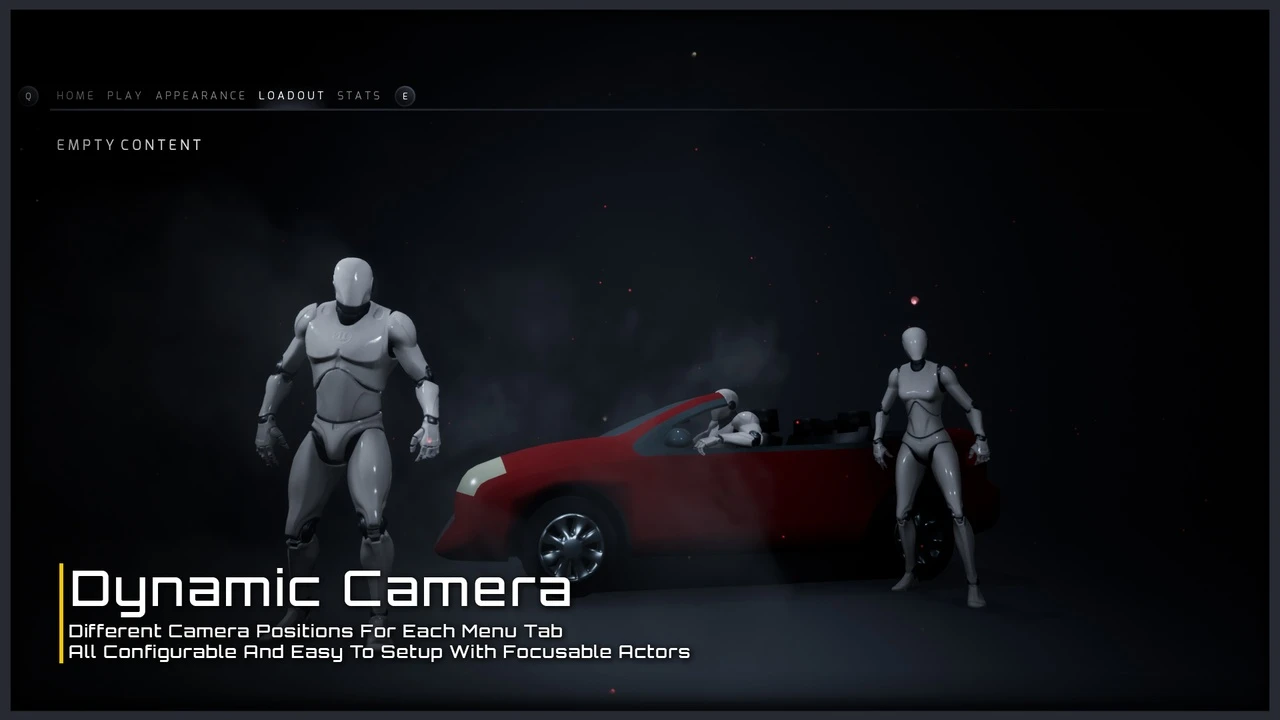Switch to the Home tab
Image resolution: width=1280 pixels, height=720 pixels.
(x=75, y=96)
